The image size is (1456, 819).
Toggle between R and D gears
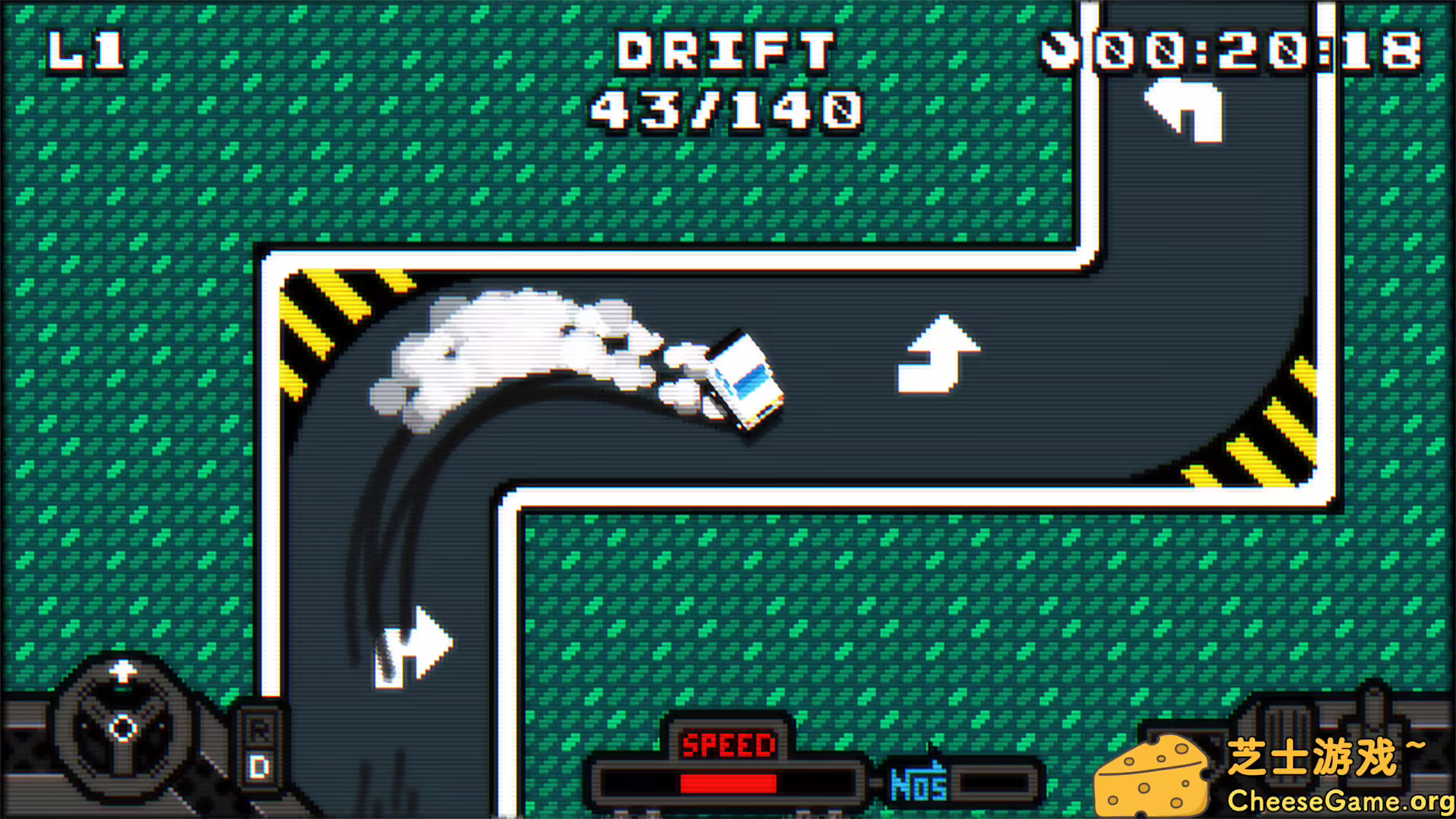260,747
